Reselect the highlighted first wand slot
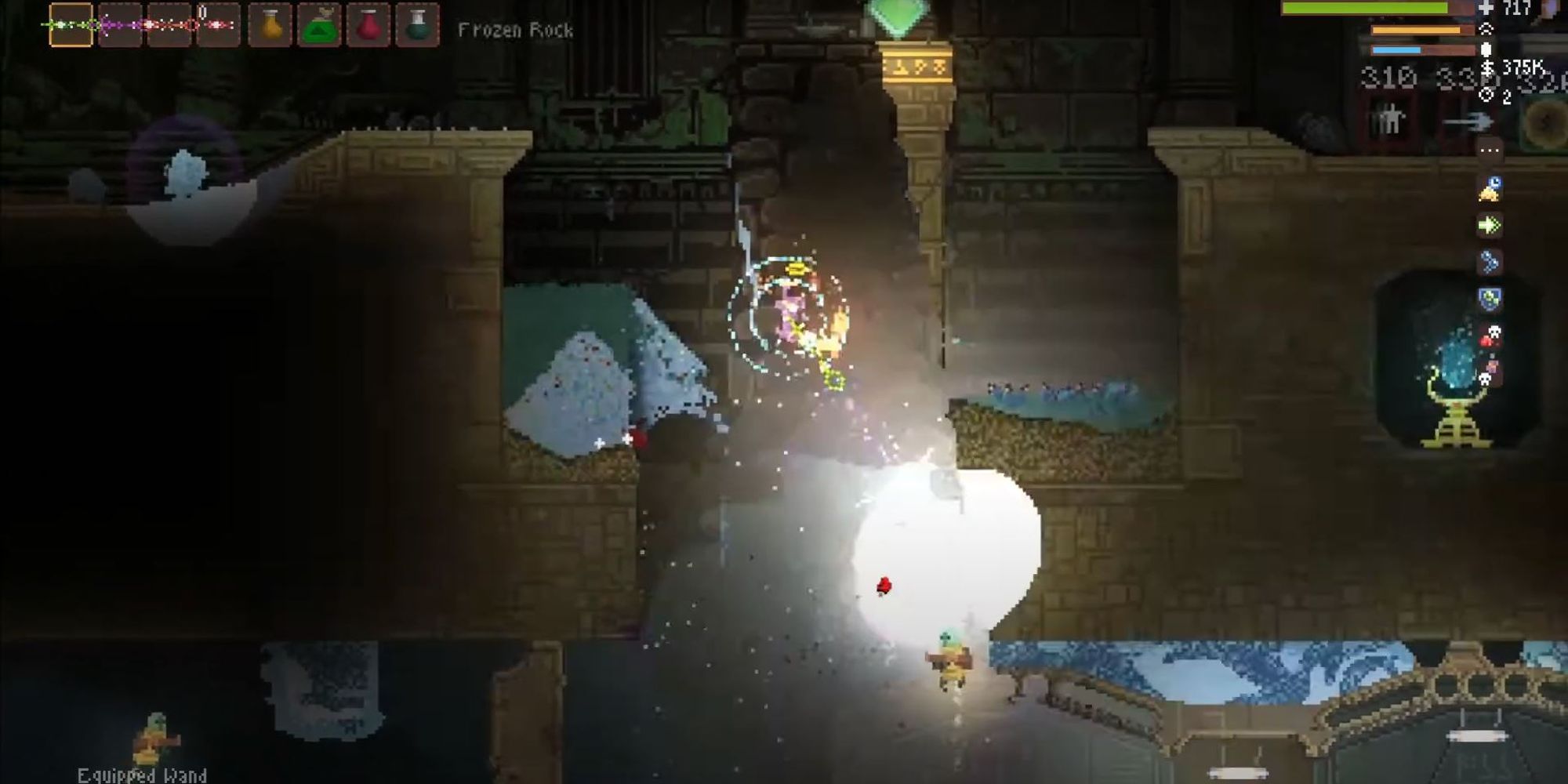 tap(69, 22)
